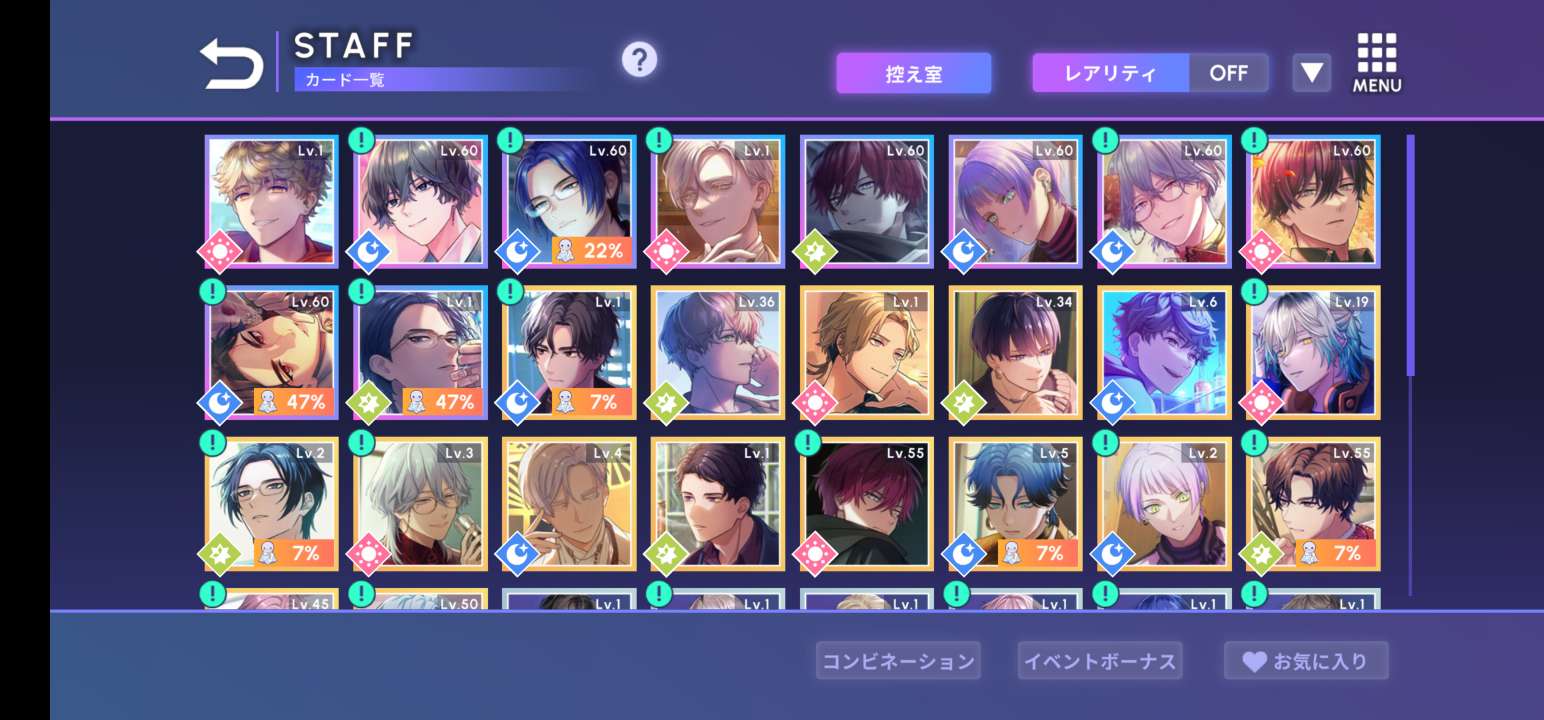
Task: Go back using the return arrow
Action: (x=231, y=65)
